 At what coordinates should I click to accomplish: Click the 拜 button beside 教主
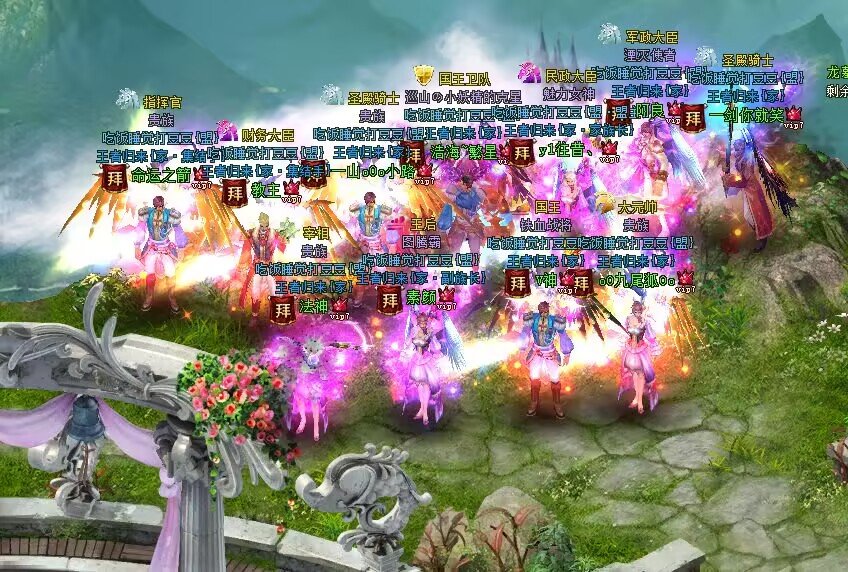click(234, 191)
